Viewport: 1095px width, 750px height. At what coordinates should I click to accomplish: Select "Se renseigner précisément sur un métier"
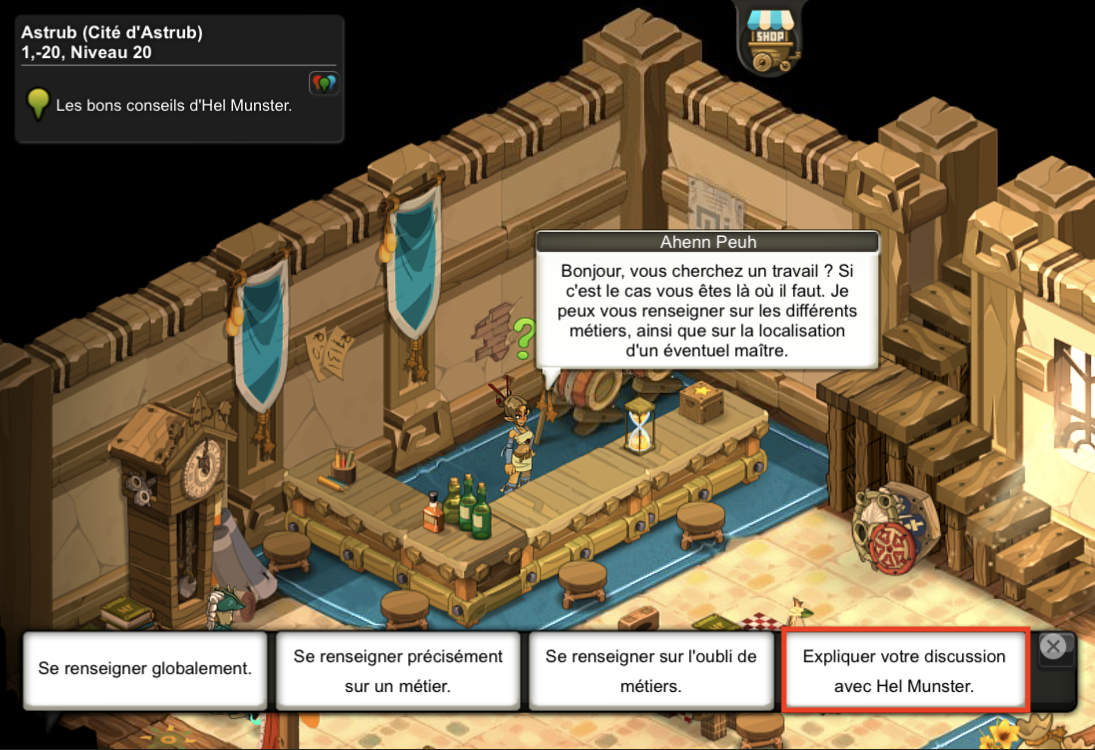pyautogui.click(x=398, y=671)
